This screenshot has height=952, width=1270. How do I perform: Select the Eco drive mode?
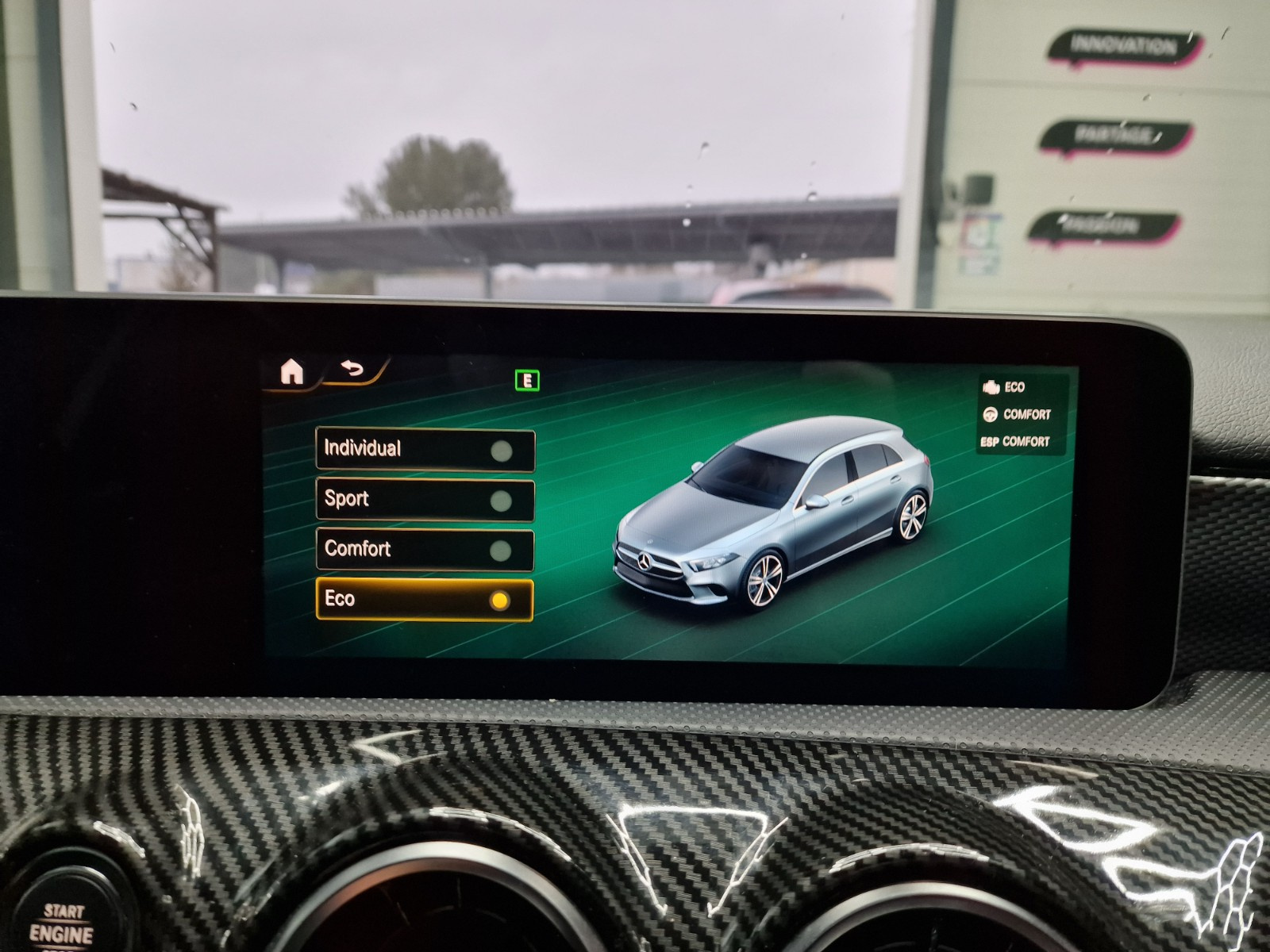(425, 600)
